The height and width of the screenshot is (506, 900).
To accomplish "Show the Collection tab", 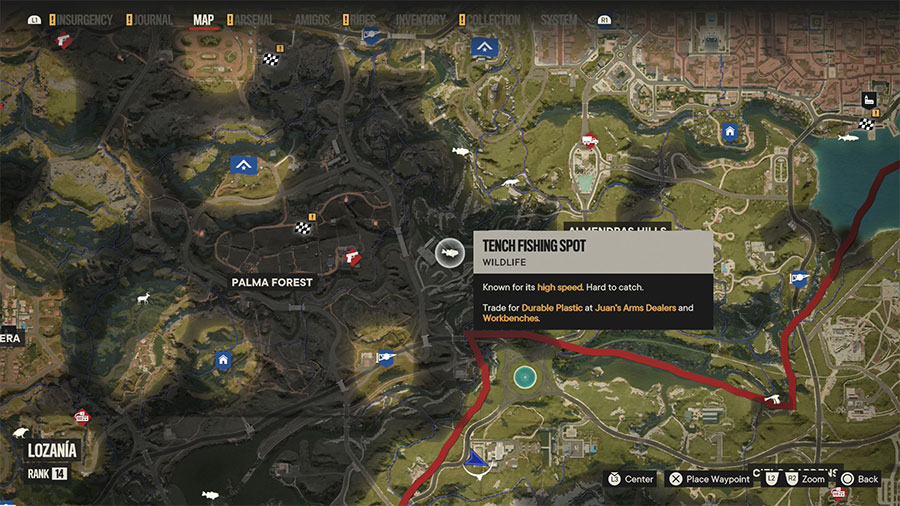I will (x=494, y=19).
